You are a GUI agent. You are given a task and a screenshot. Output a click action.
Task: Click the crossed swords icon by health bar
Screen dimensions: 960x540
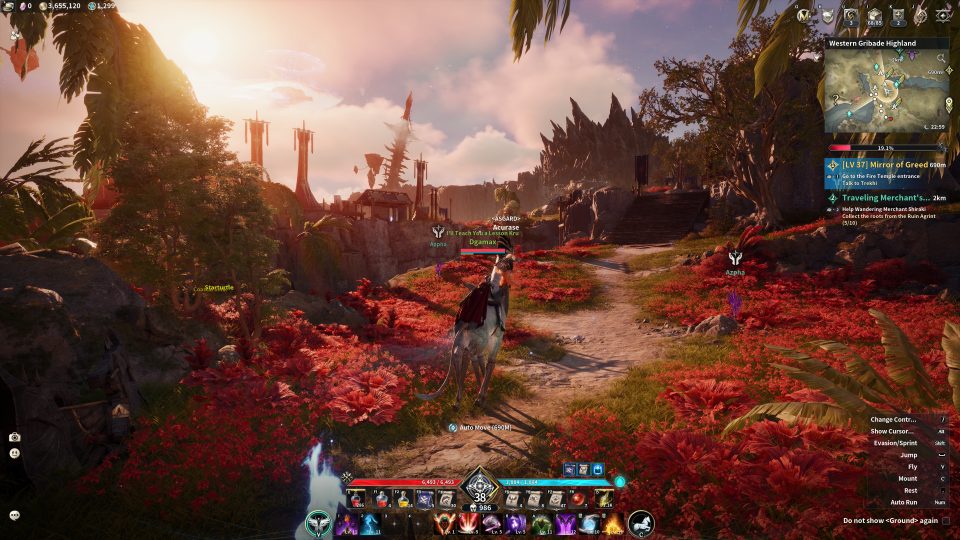point(347,478)
